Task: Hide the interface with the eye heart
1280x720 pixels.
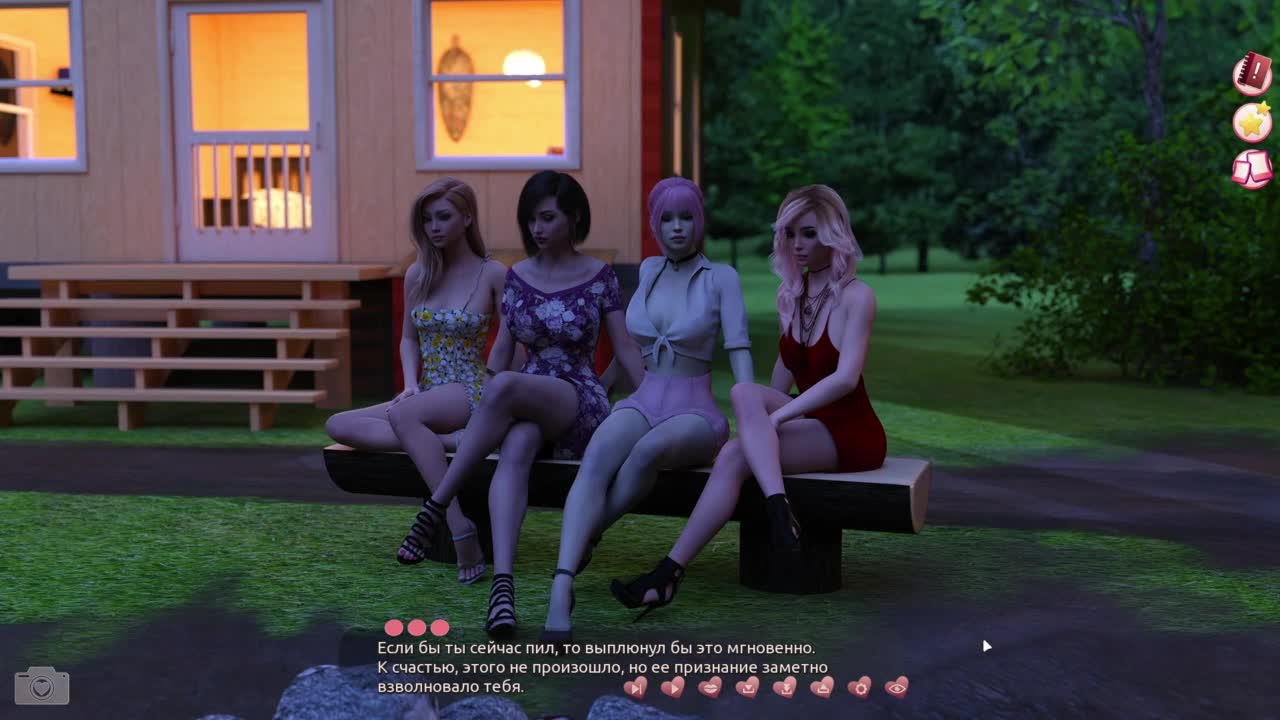Action: tap(897, 687)
